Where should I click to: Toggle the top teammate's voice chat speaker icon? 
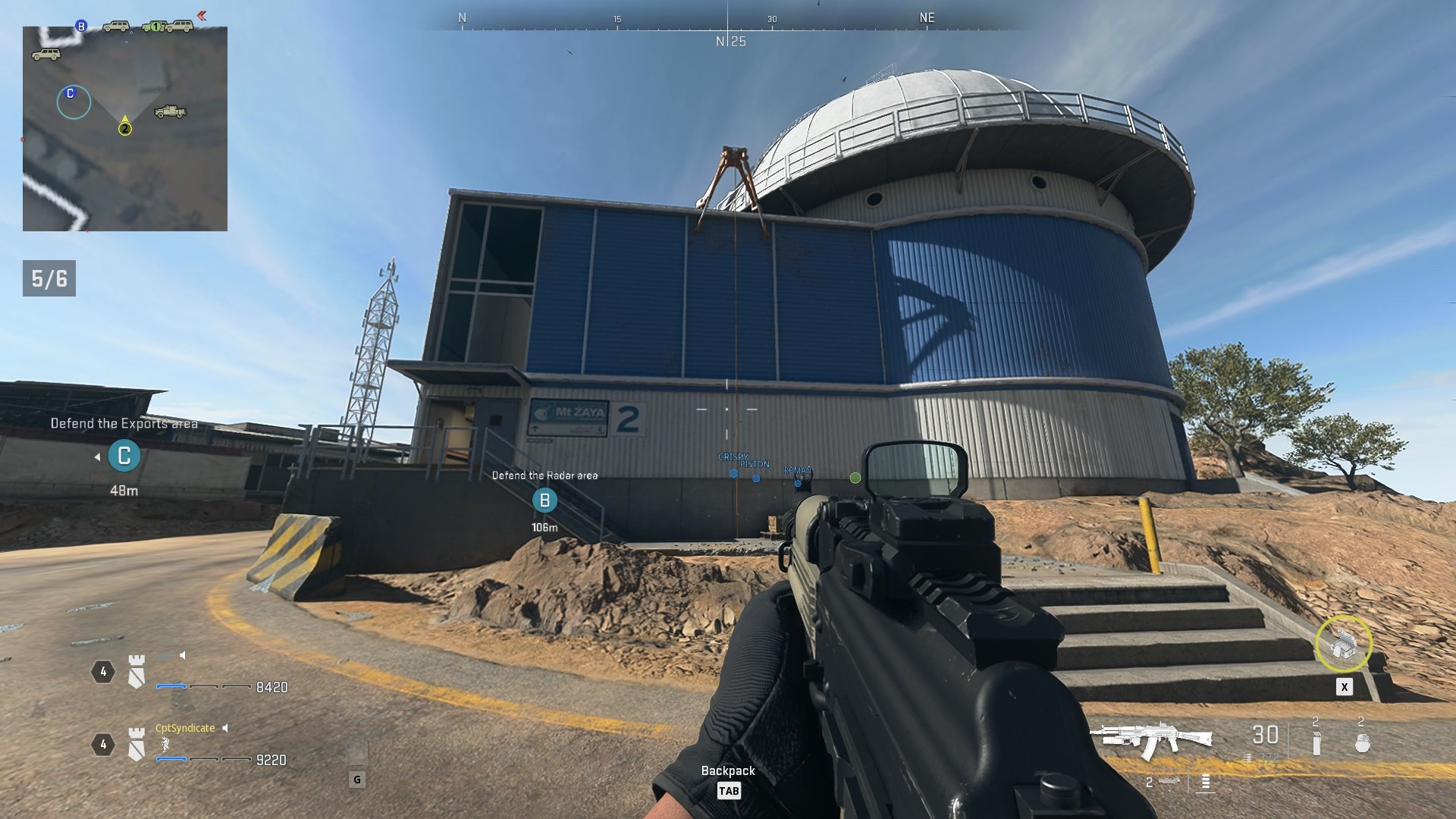click(x=183, y=656)
